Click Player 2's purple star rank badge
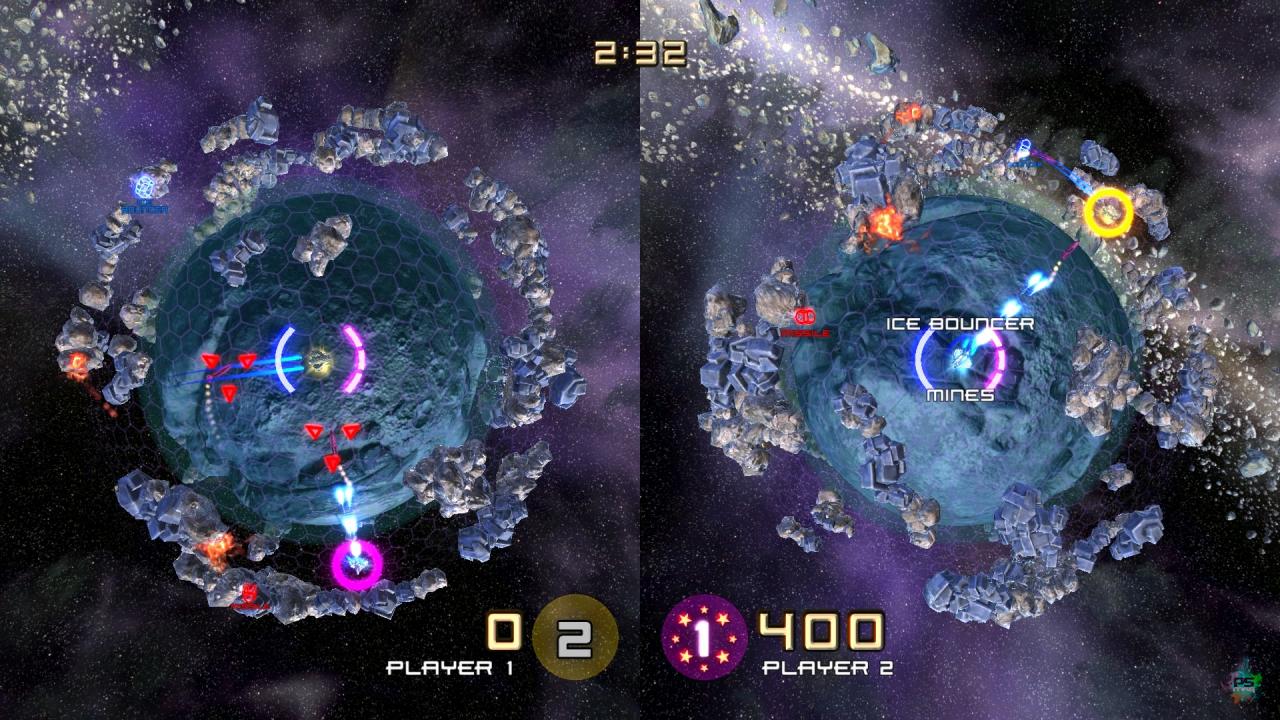This screenshot has width=1280, height=720. [x=704, y=637]
